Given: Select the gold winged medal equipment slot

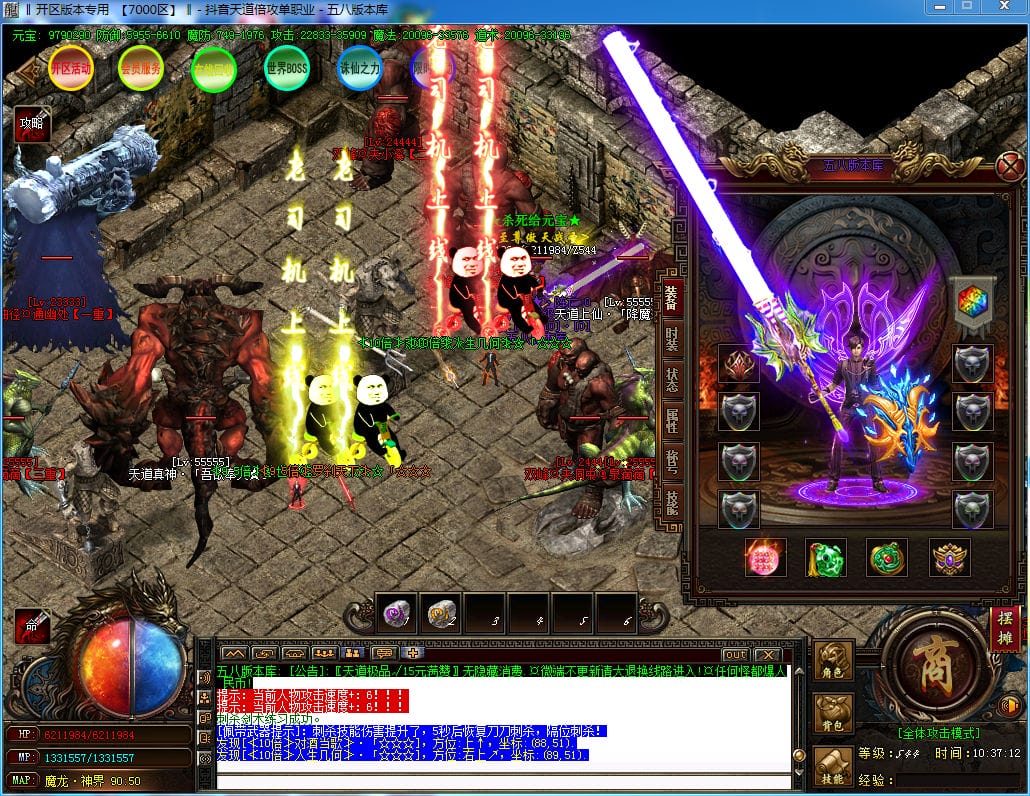Looking at the screenshot, I should 949,558.
